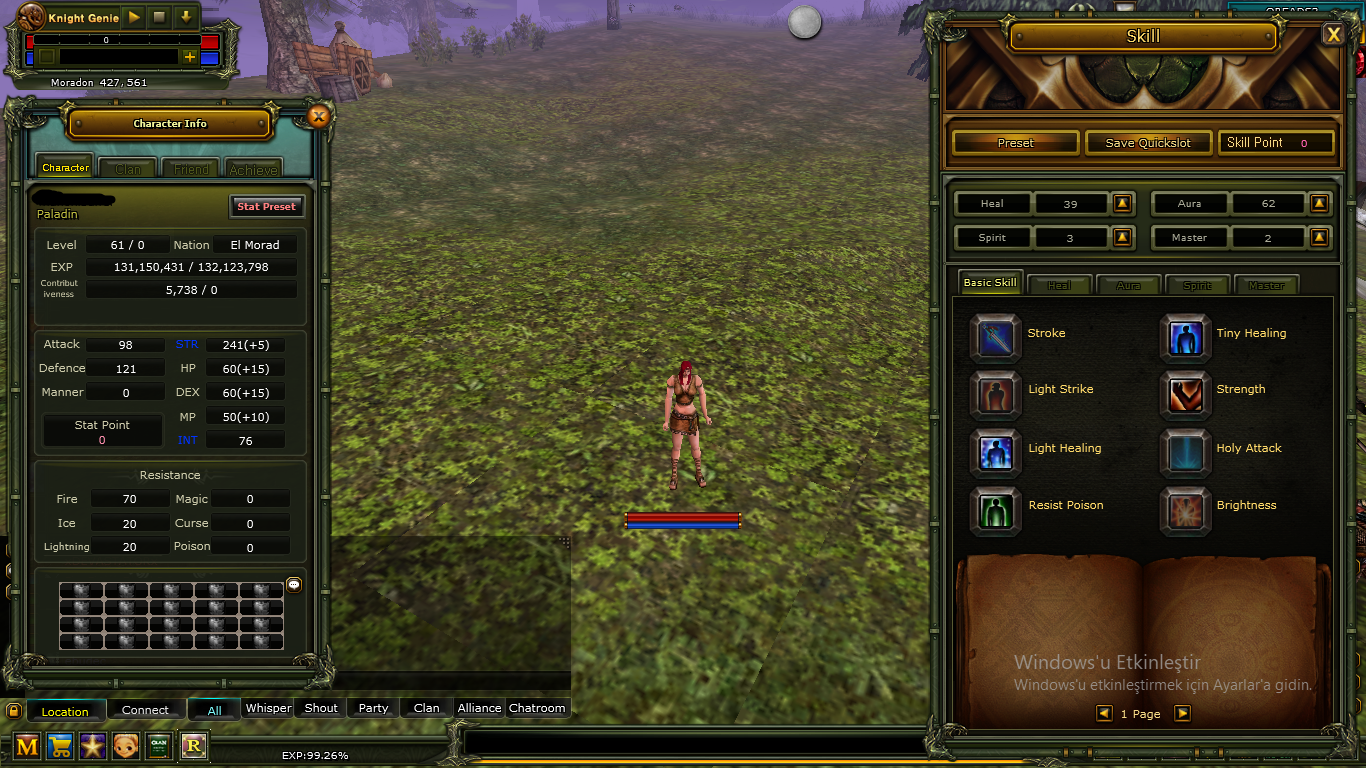This screenshot has width=1366, height=768.
Task: Open the Stat Preset dialog
Action: (x=267, y=206)
